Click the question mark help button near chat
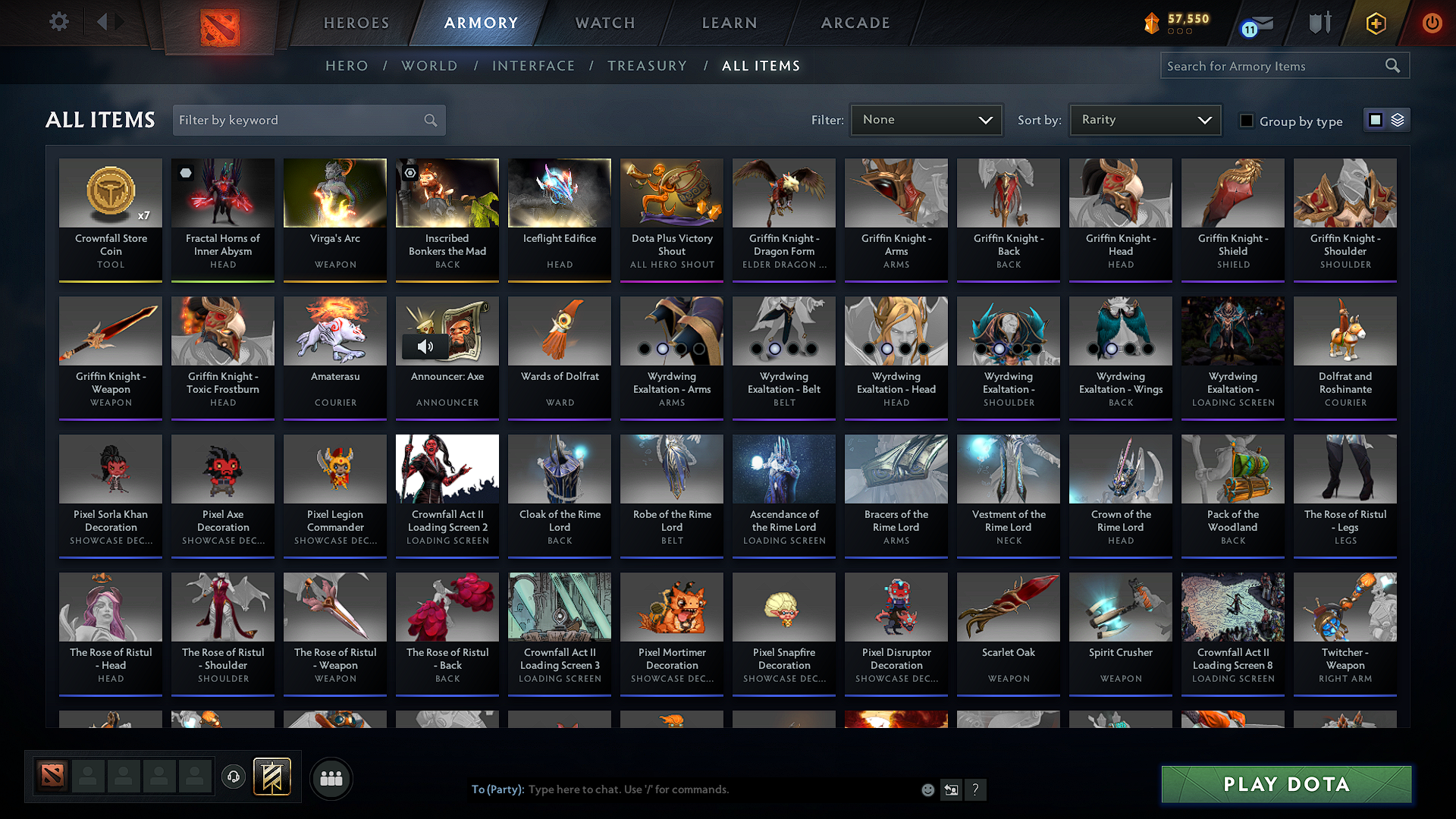1456x819 pixels. coord(975,789)
